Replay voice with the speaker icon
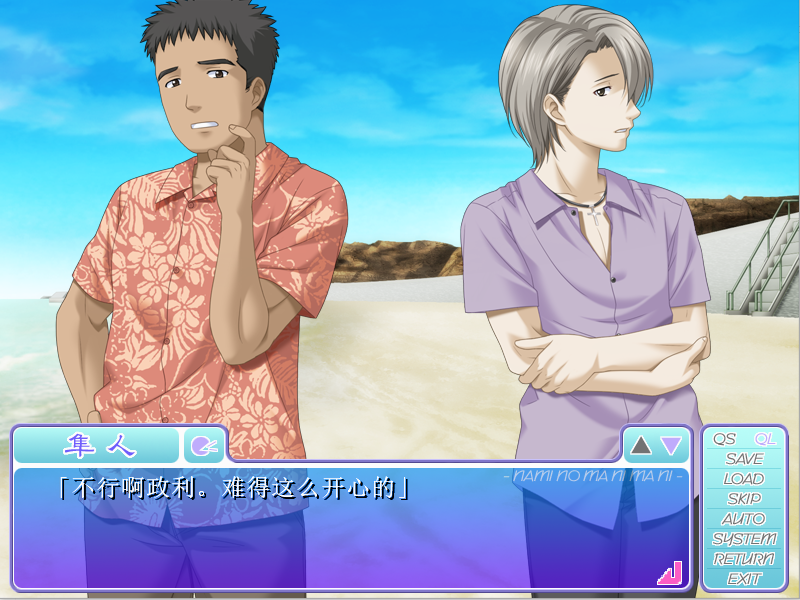This screenshot has height=600, width=800. point(203,445)
